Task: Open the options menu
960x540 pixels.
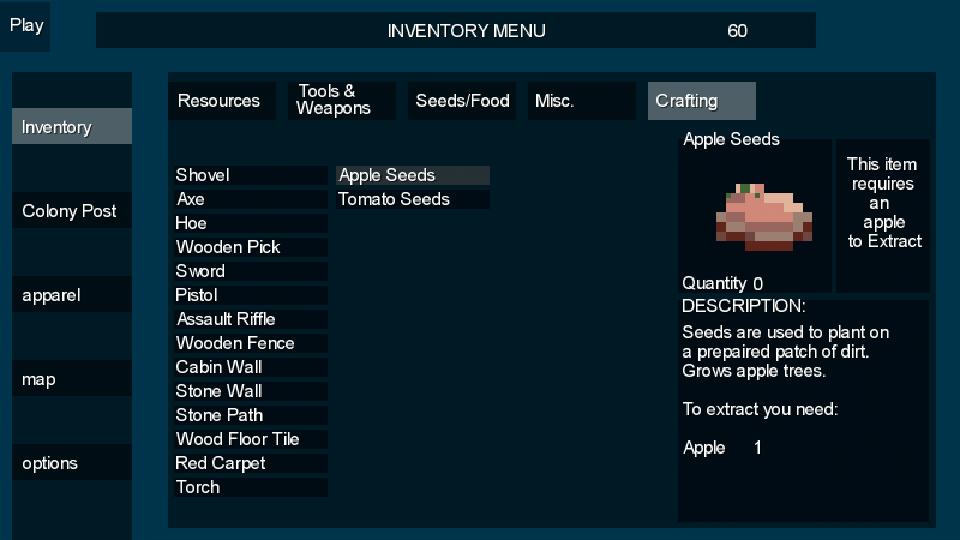Action: [71, 463]
